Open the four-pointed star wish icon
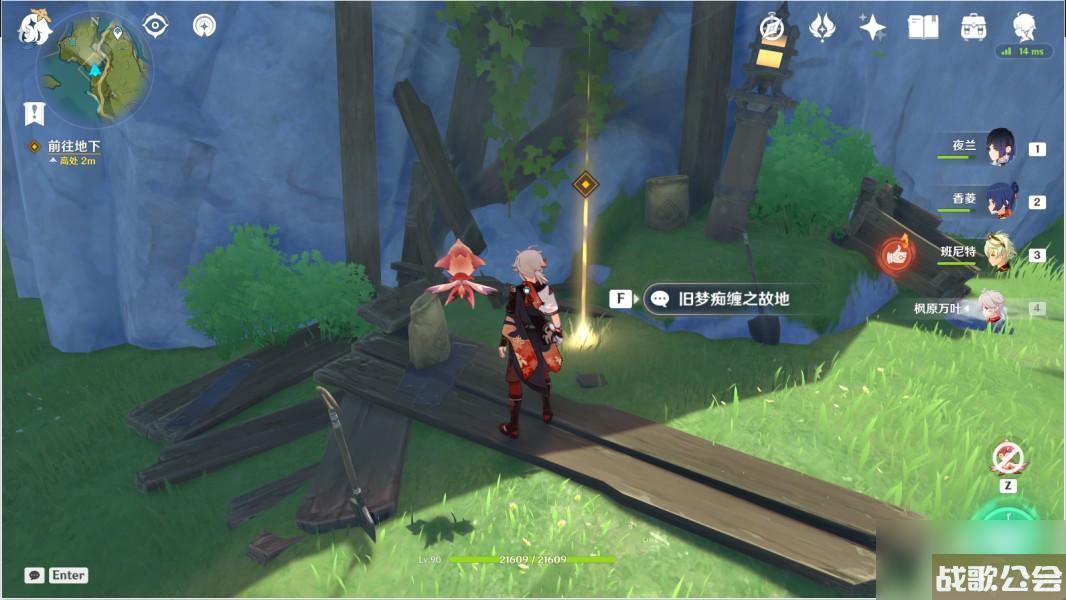 (872, 27)
